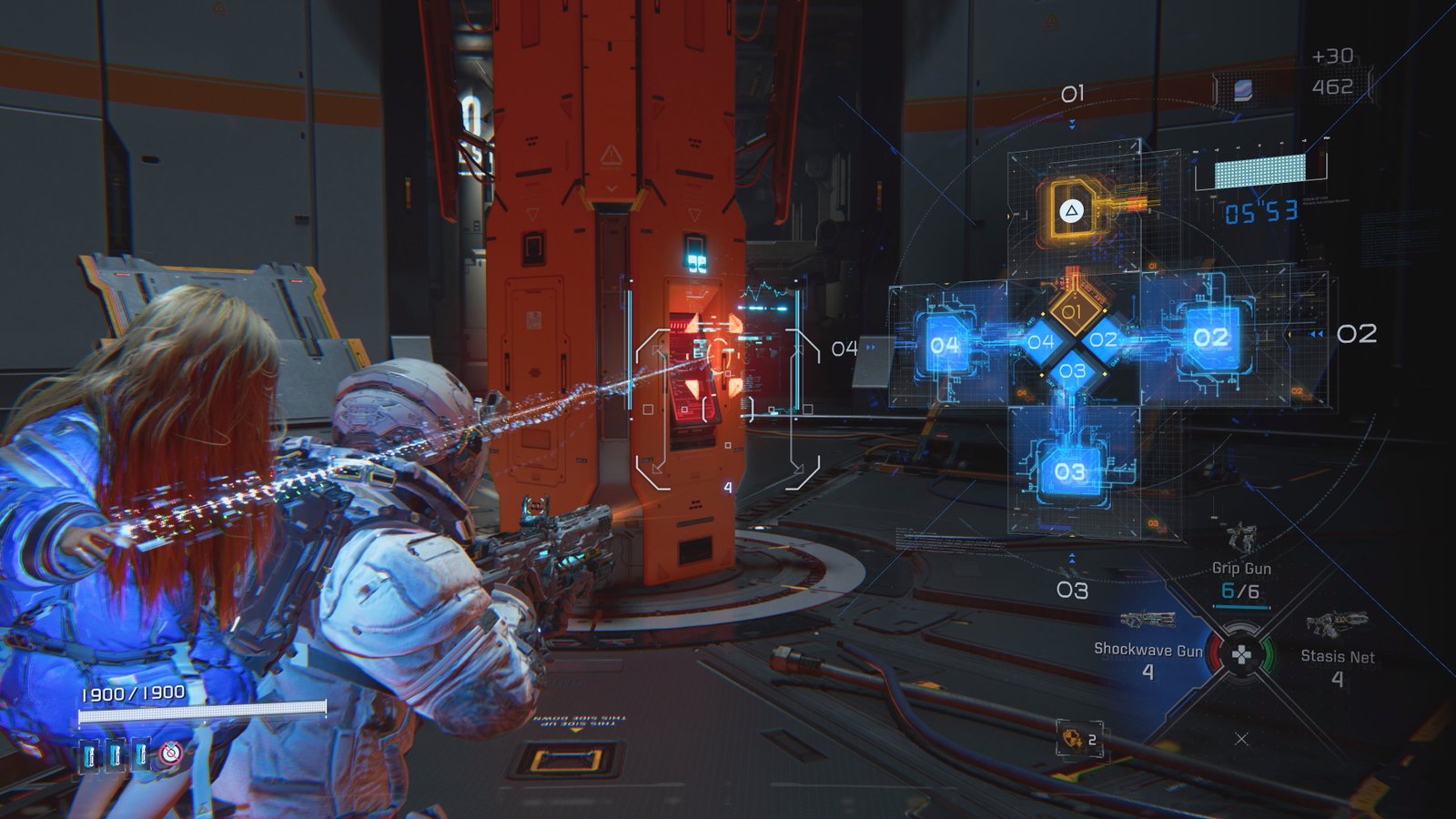The height and width of the screenshot is (819, 1456).
Task: Click the weapon wheel center d-pad icon
Action: point(1240,653)
